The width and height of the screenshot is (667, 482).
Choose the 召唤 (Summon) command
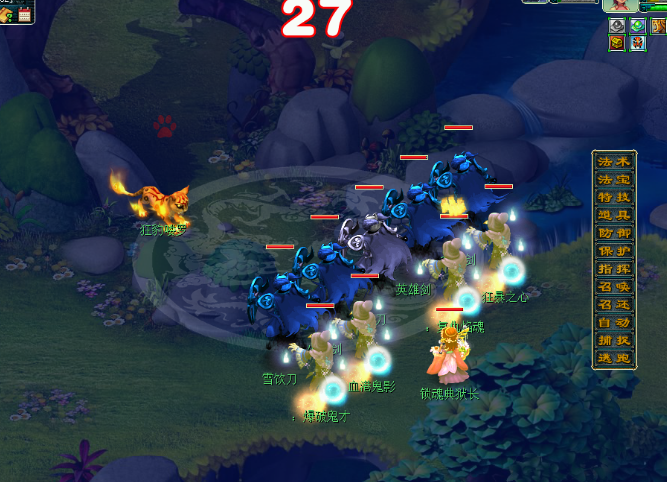614,287
